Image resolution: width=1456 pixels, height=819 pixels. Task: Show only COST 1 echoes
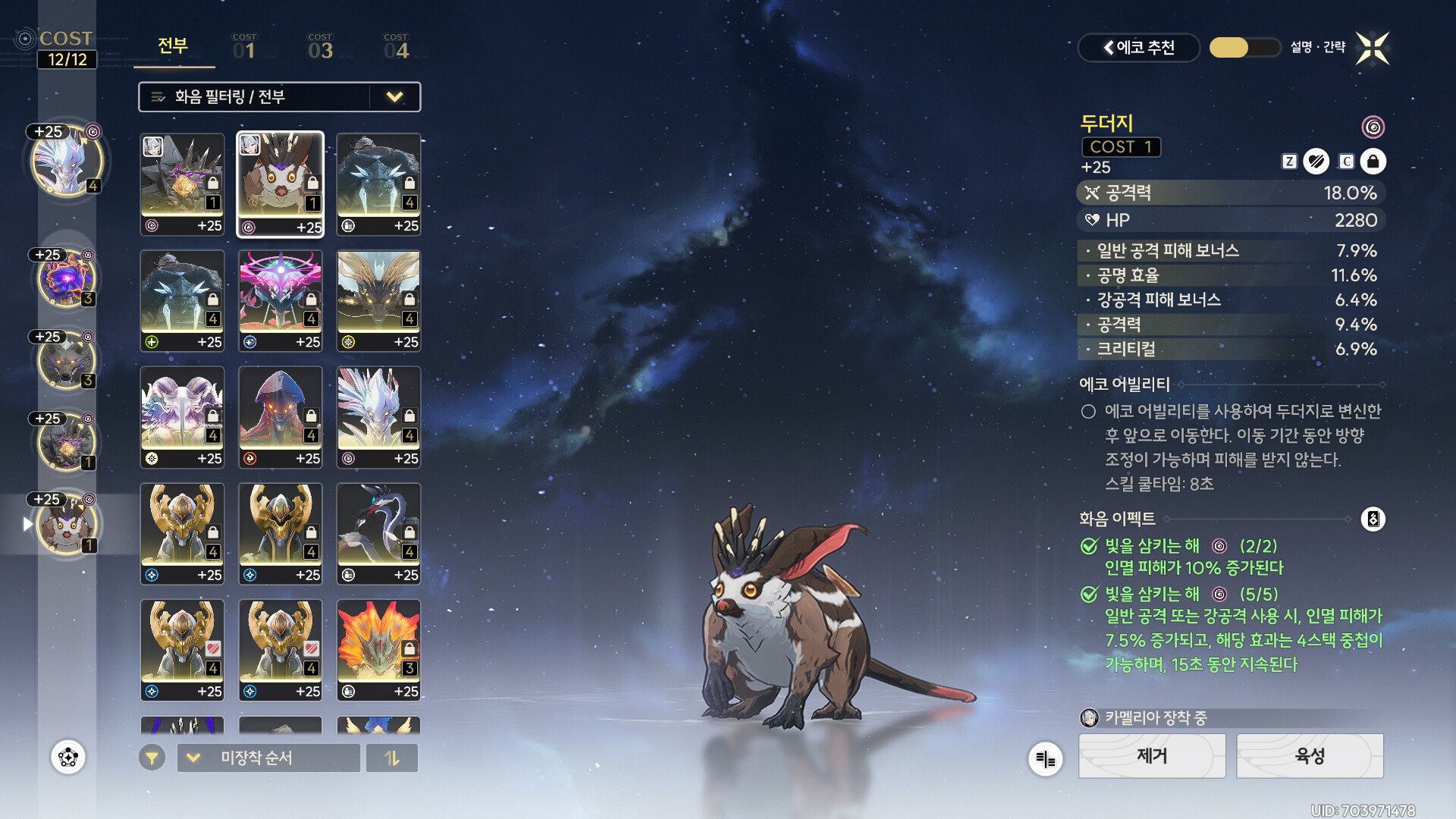(x=244, y=47)
